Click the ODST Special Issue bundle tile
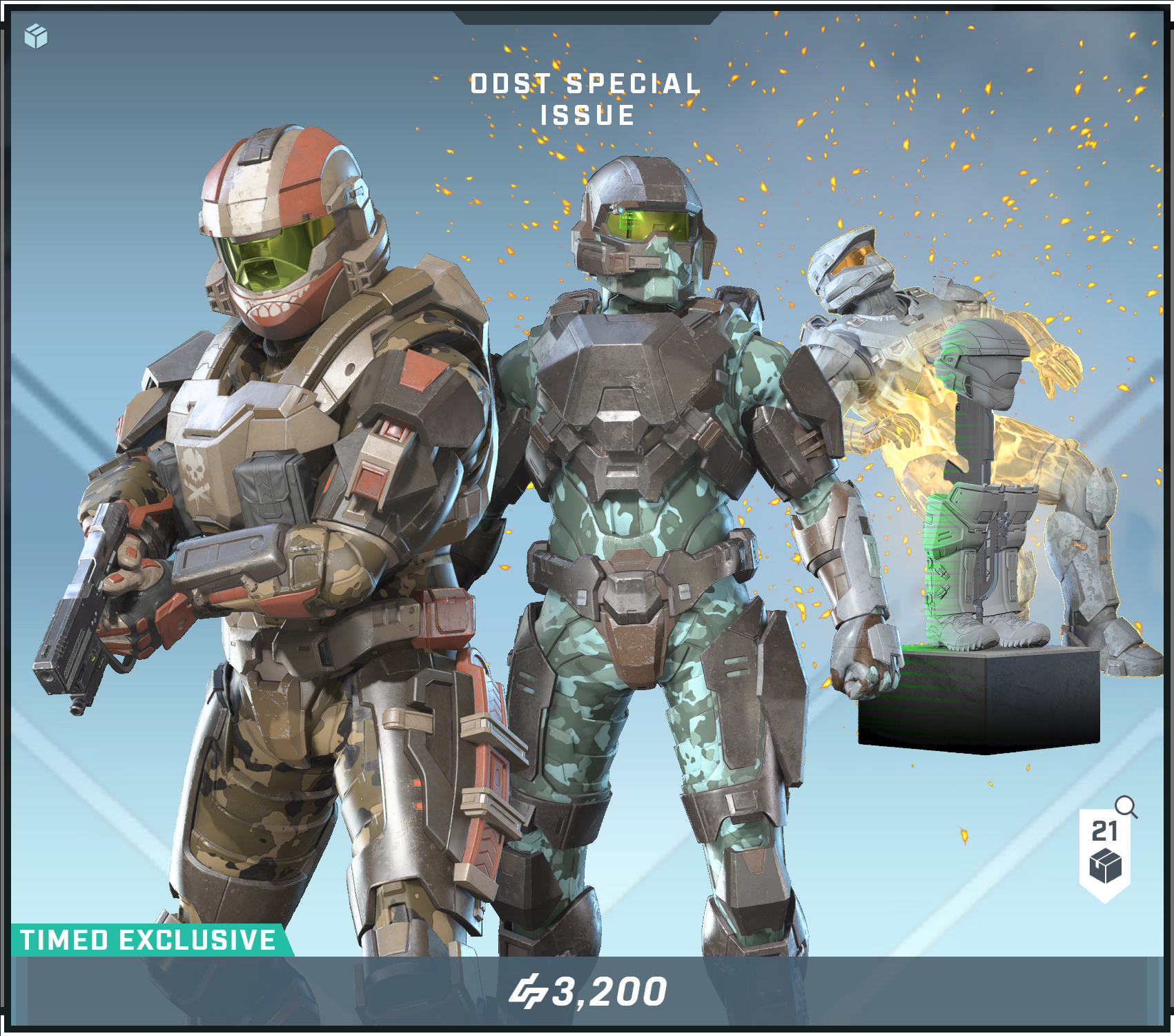This screenshot has height=1036, width=1174. pyautogui.click(x=587, y=483)
